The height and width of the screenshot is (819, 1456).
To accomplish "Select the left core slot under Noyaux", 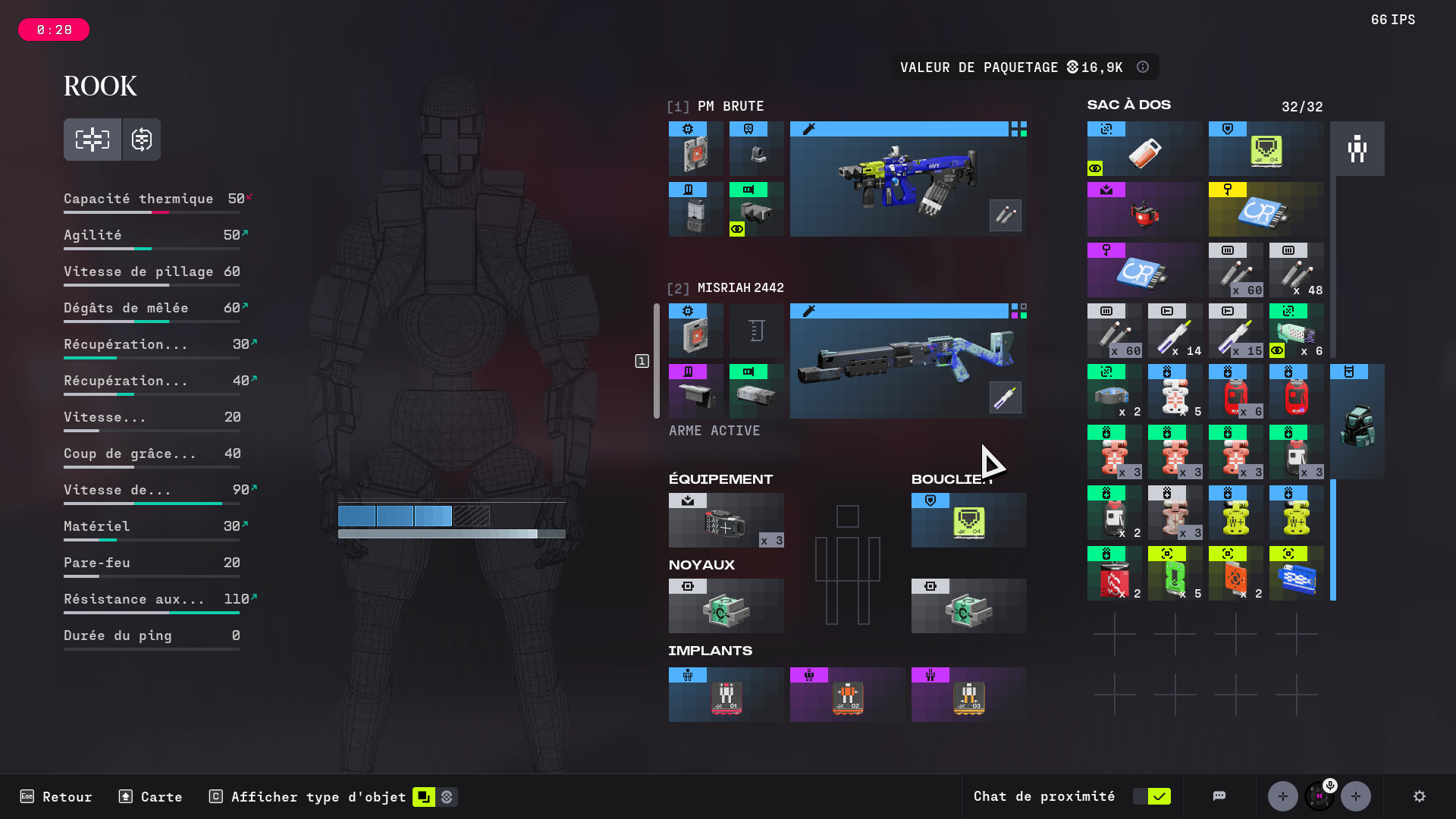I will click(726, 606).
